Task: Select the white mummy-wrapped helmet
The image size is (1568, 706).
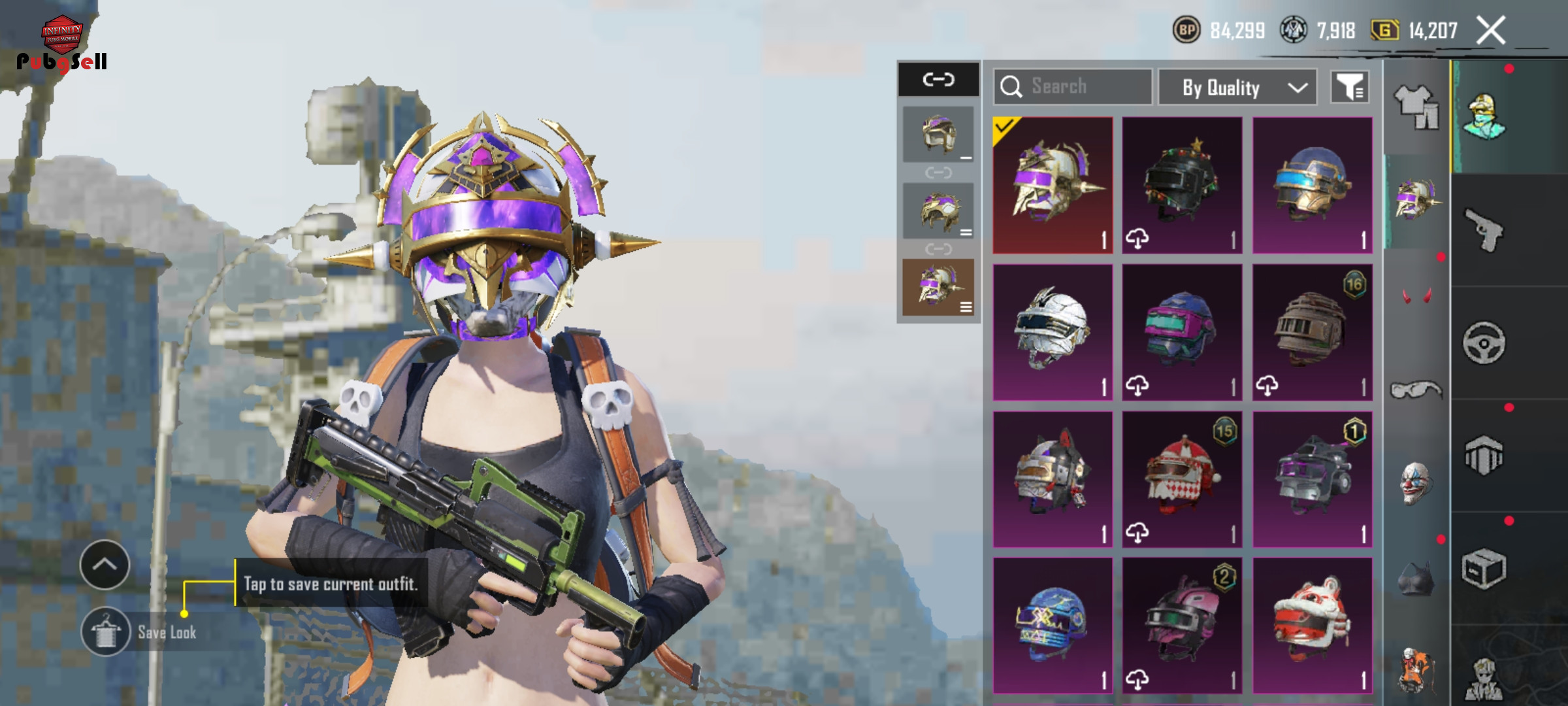Action: point(1053,332)
